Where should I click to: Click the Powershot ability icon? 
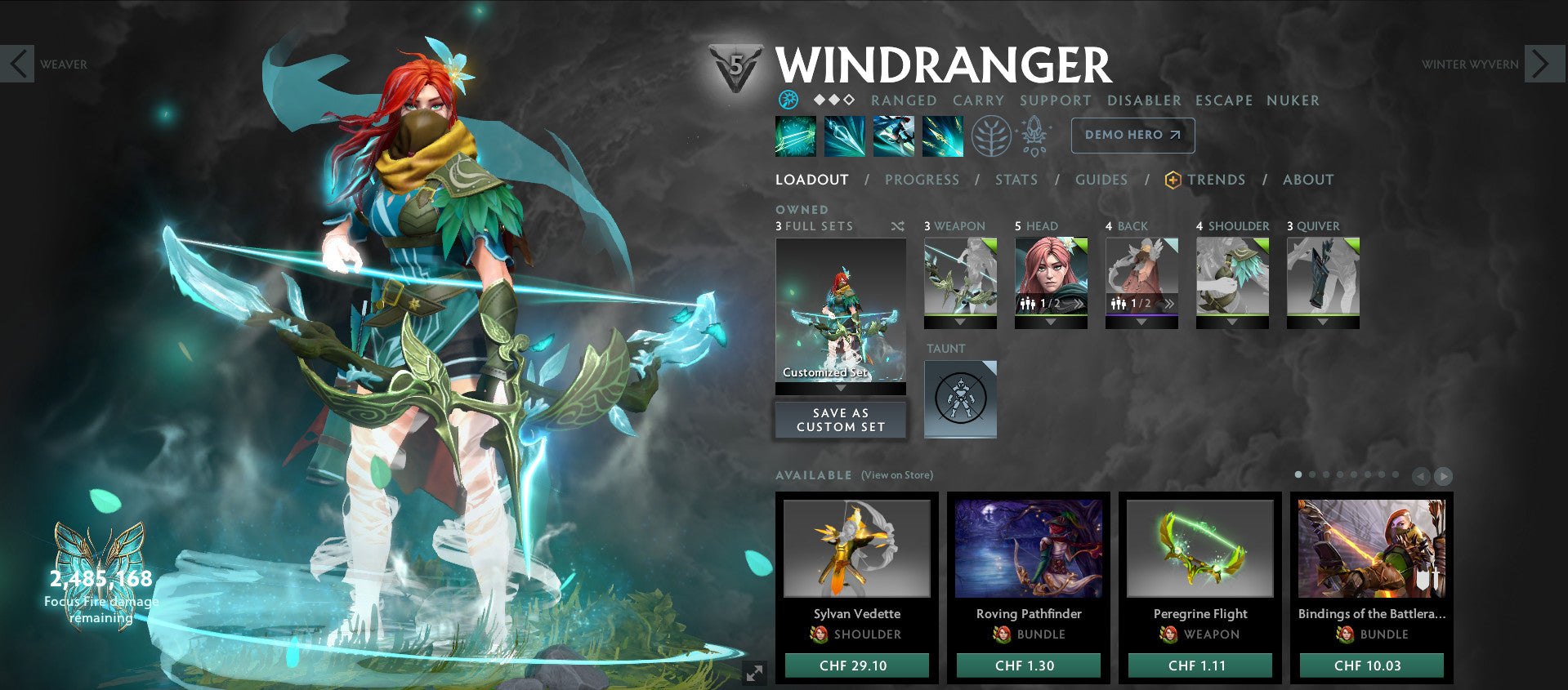845,136
